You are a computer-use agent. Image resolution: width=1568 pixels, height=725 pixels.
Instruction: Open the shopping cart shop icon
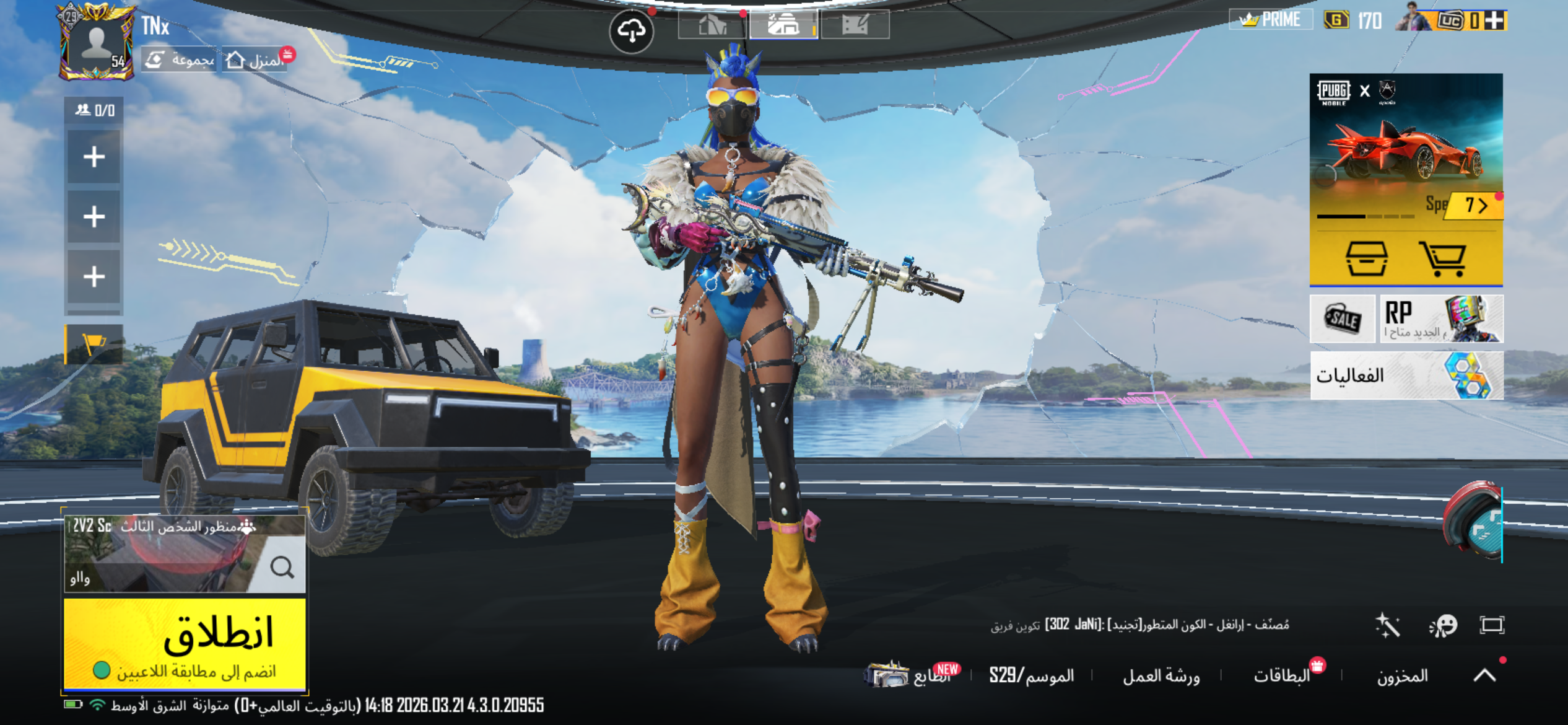1442,258
